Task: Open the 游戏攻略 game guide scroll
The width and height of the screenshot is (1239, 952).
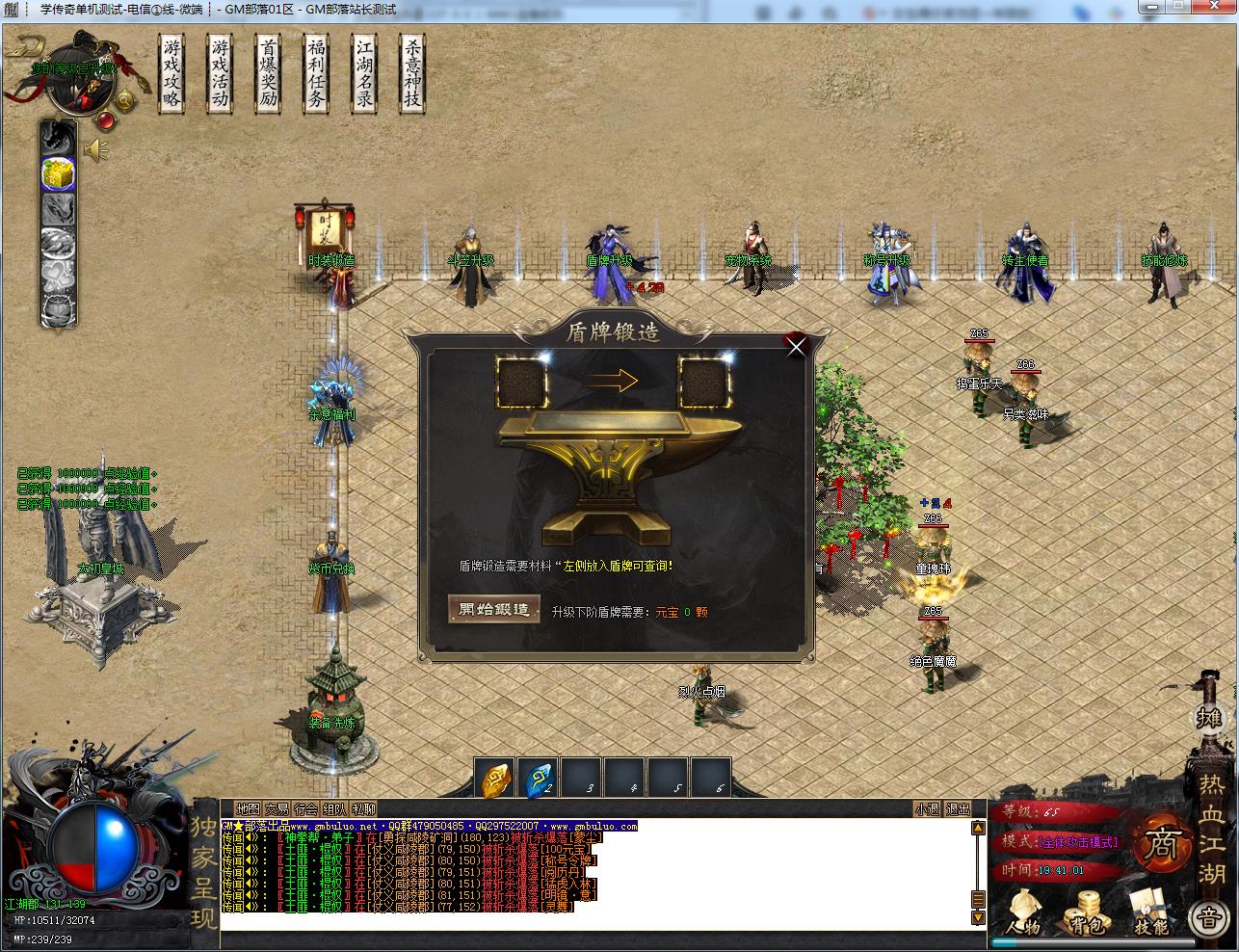Action: pyautogui.click(x=172, y=73)
